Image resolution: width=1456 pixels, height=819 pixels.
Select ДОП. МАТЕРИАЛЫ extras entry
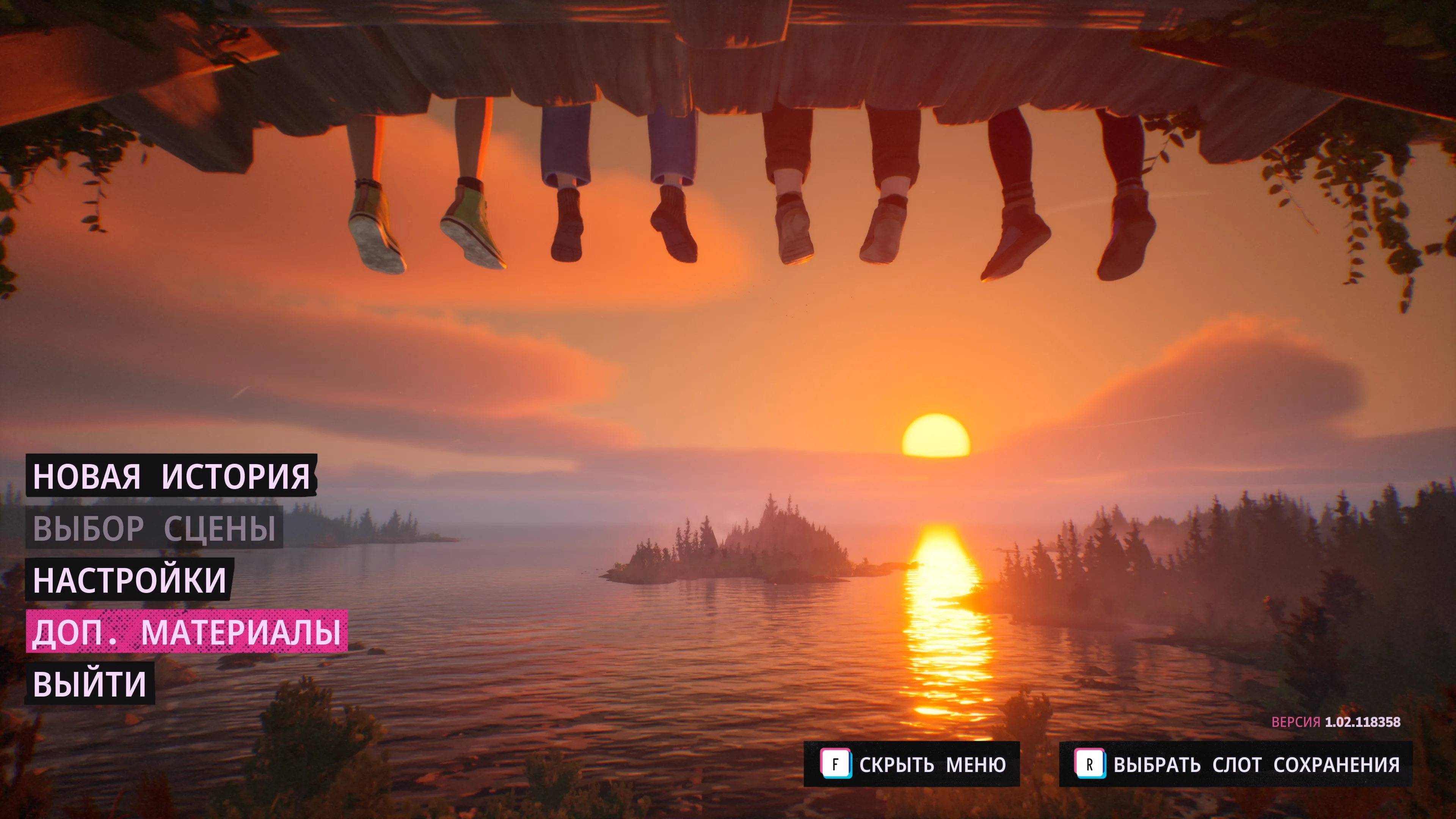(187, 631)
